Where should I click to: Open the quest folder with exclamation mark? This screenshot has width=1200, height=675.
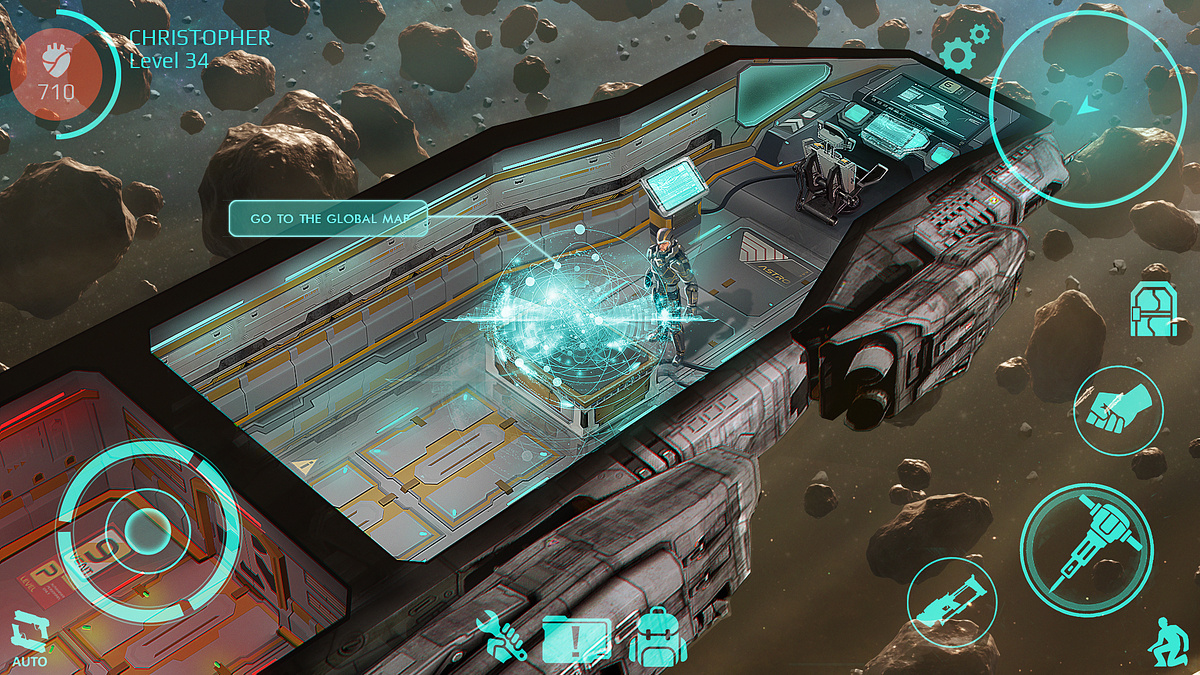pyautogui.click(x=577, y=638)
